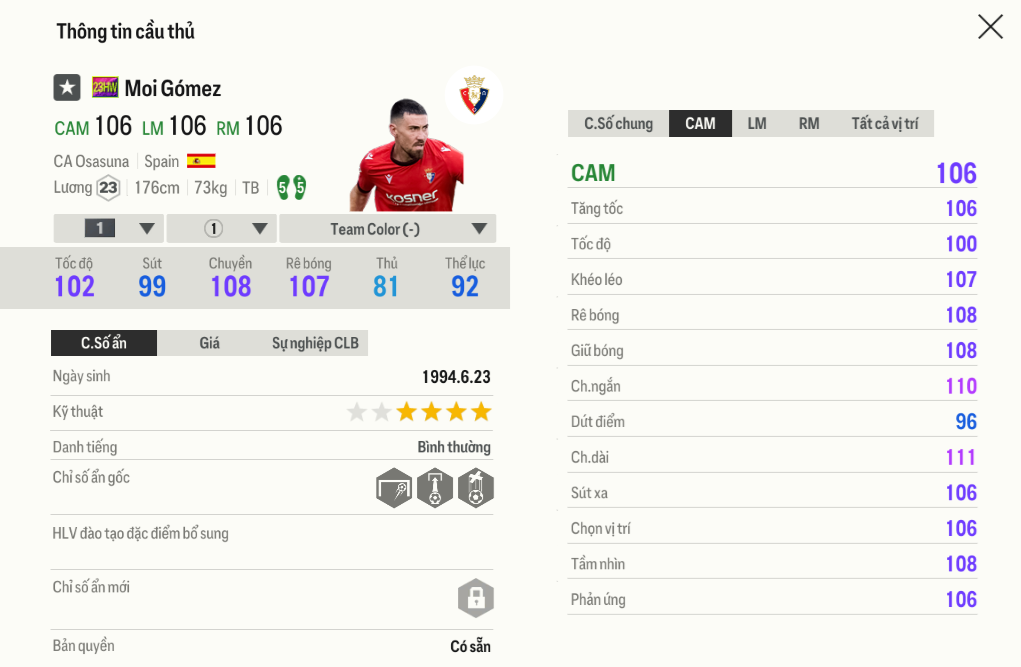The height and width of the screenshot is (667, 1021).
Task: Open the upgrade level 1 dropdown
Action: pyautogui.click(x=108, y=229)
